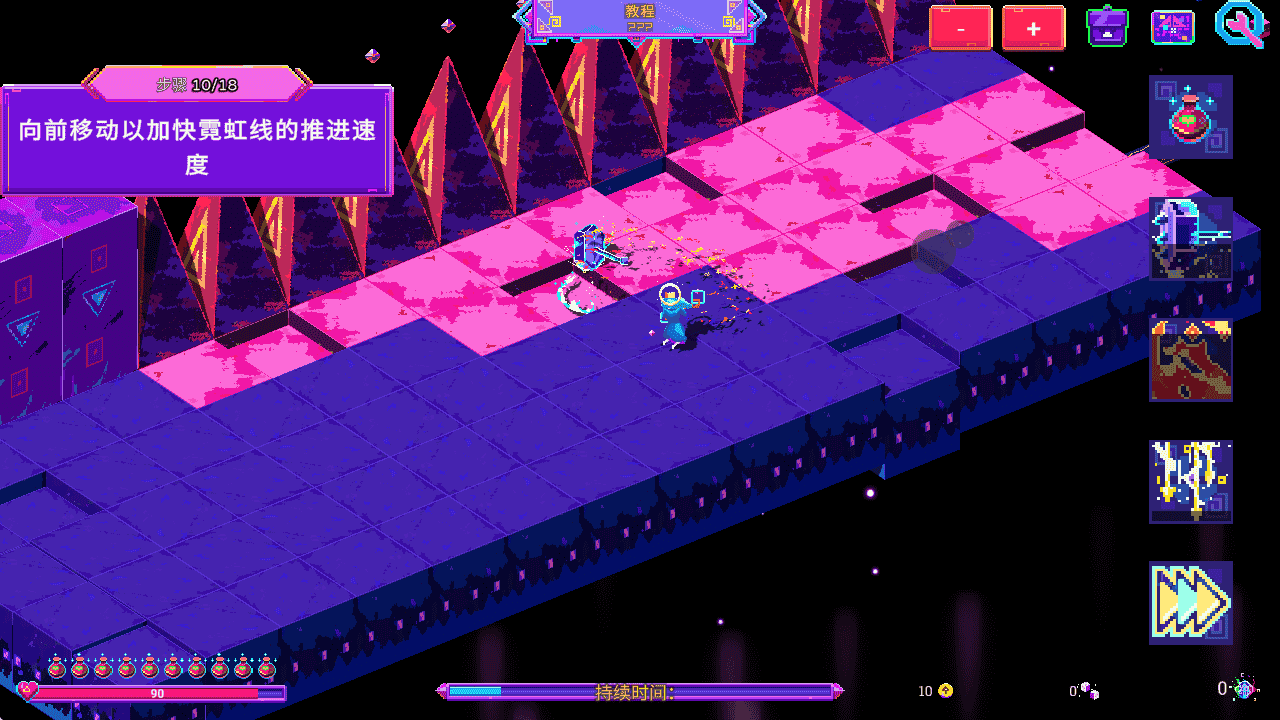Open the minimap icon at top right

[1172, 27]
